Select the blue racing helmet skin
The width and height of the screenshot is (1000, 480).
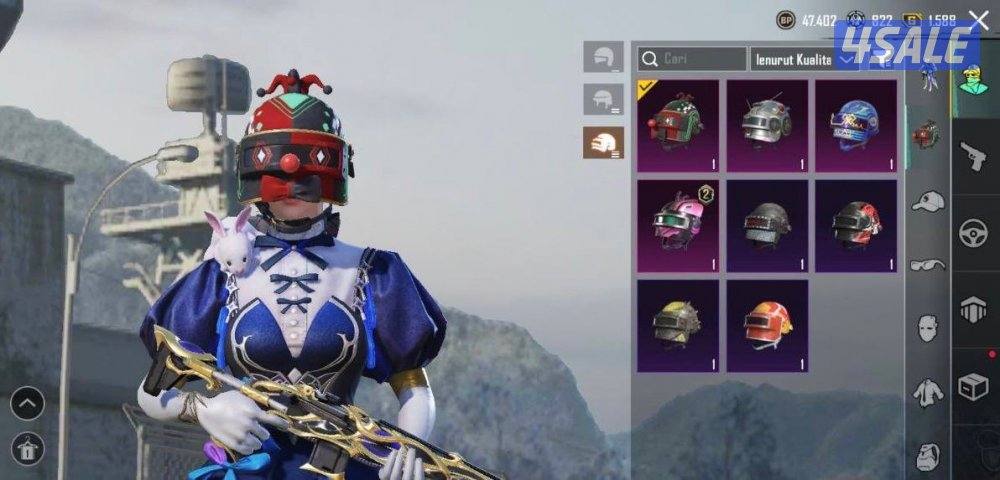[x=855, y=125]
